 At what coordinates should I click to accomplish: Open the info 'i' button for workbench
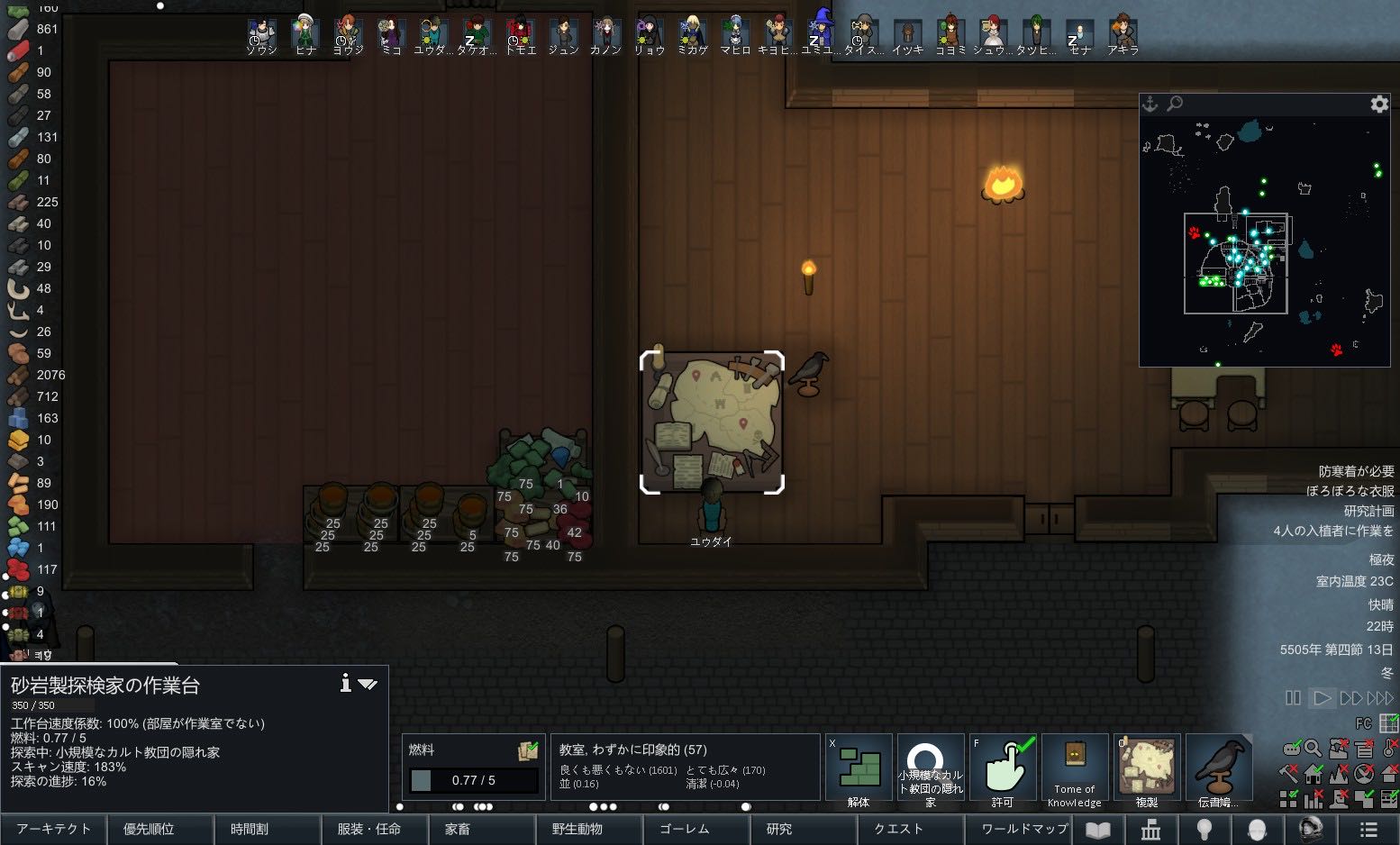[x=345, y=684]
